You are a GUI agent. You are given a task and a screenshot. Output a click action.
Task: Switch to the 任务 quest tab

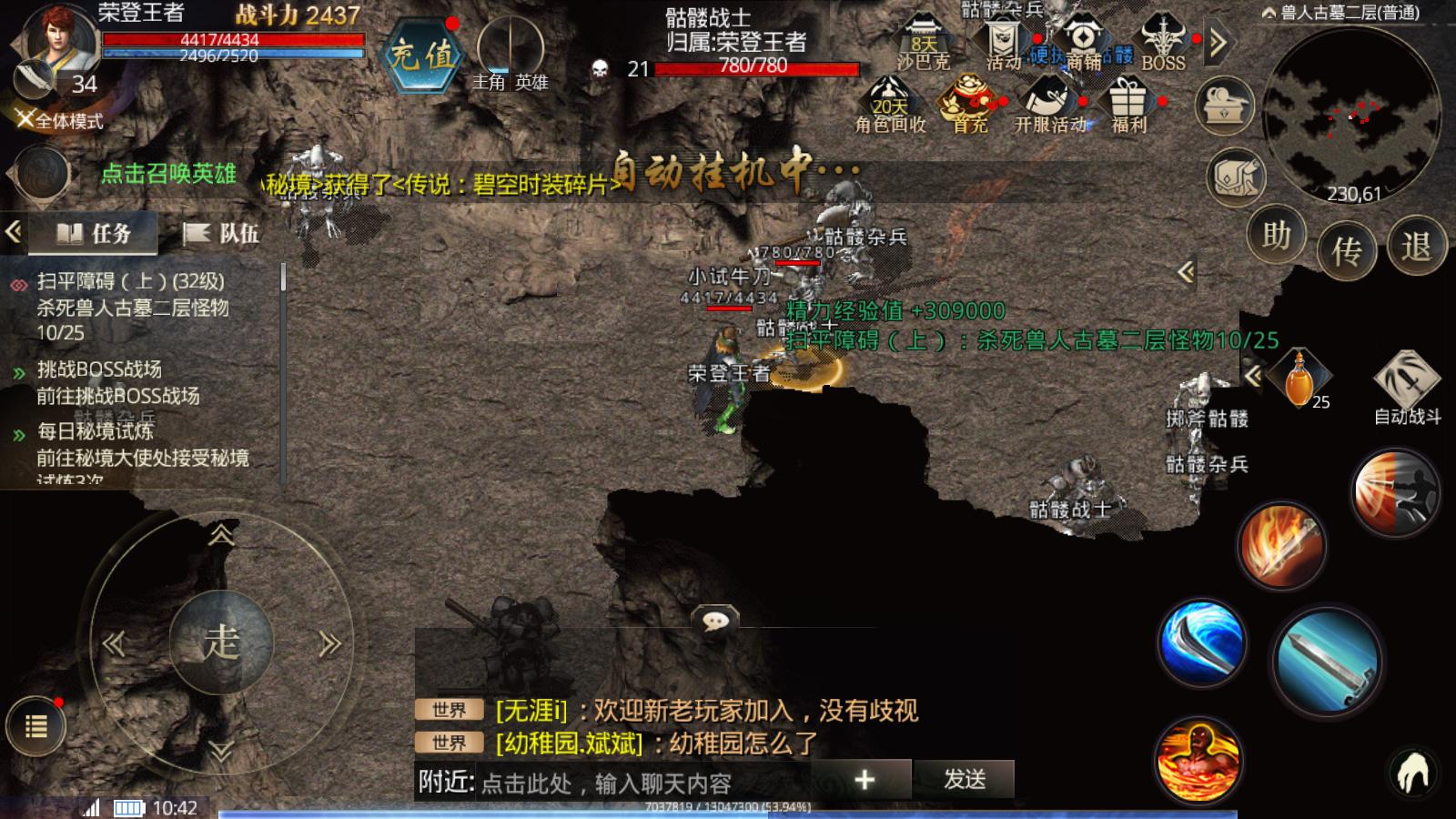(94, 234)
